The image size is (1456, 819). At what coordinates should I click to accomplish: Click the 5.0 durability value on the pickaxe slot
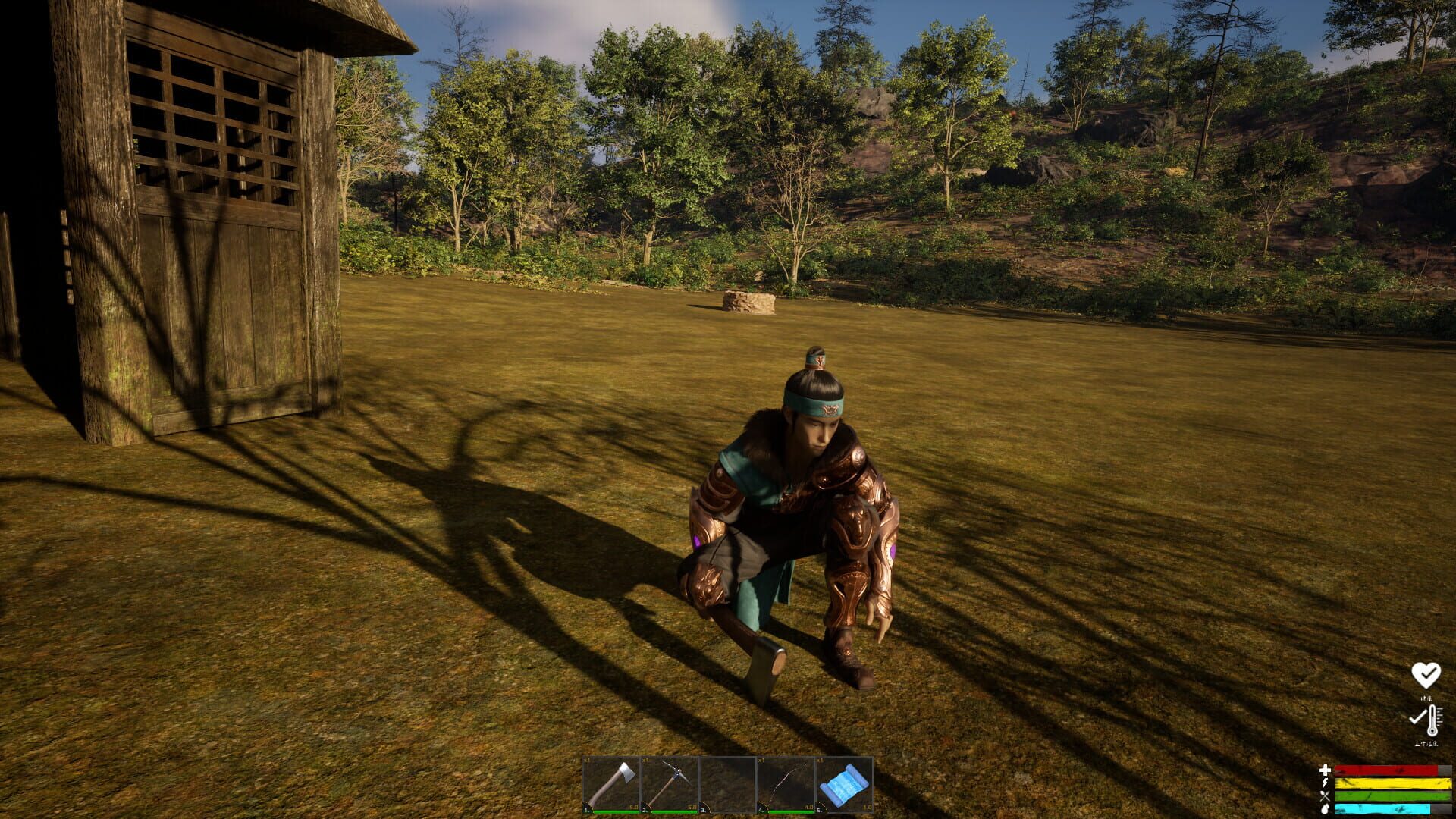pos(691,806)
